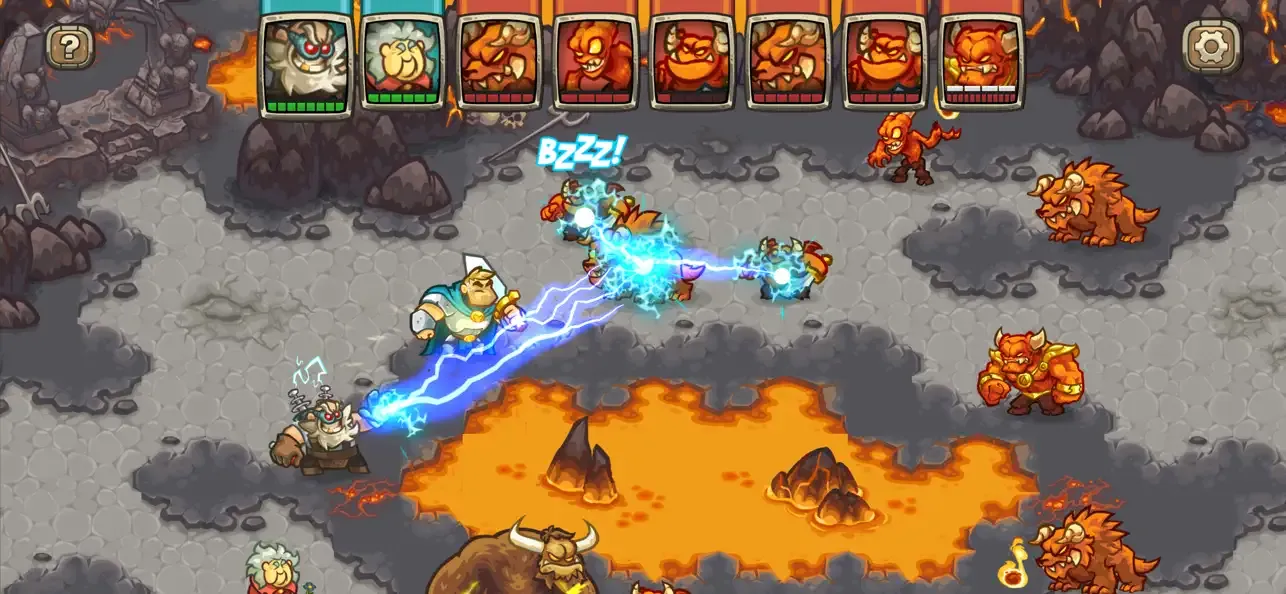The image size is (1286, 594).
Task: Select the demon portrait with white health bar
Action: pyautogui.click(x=982, y=60)
